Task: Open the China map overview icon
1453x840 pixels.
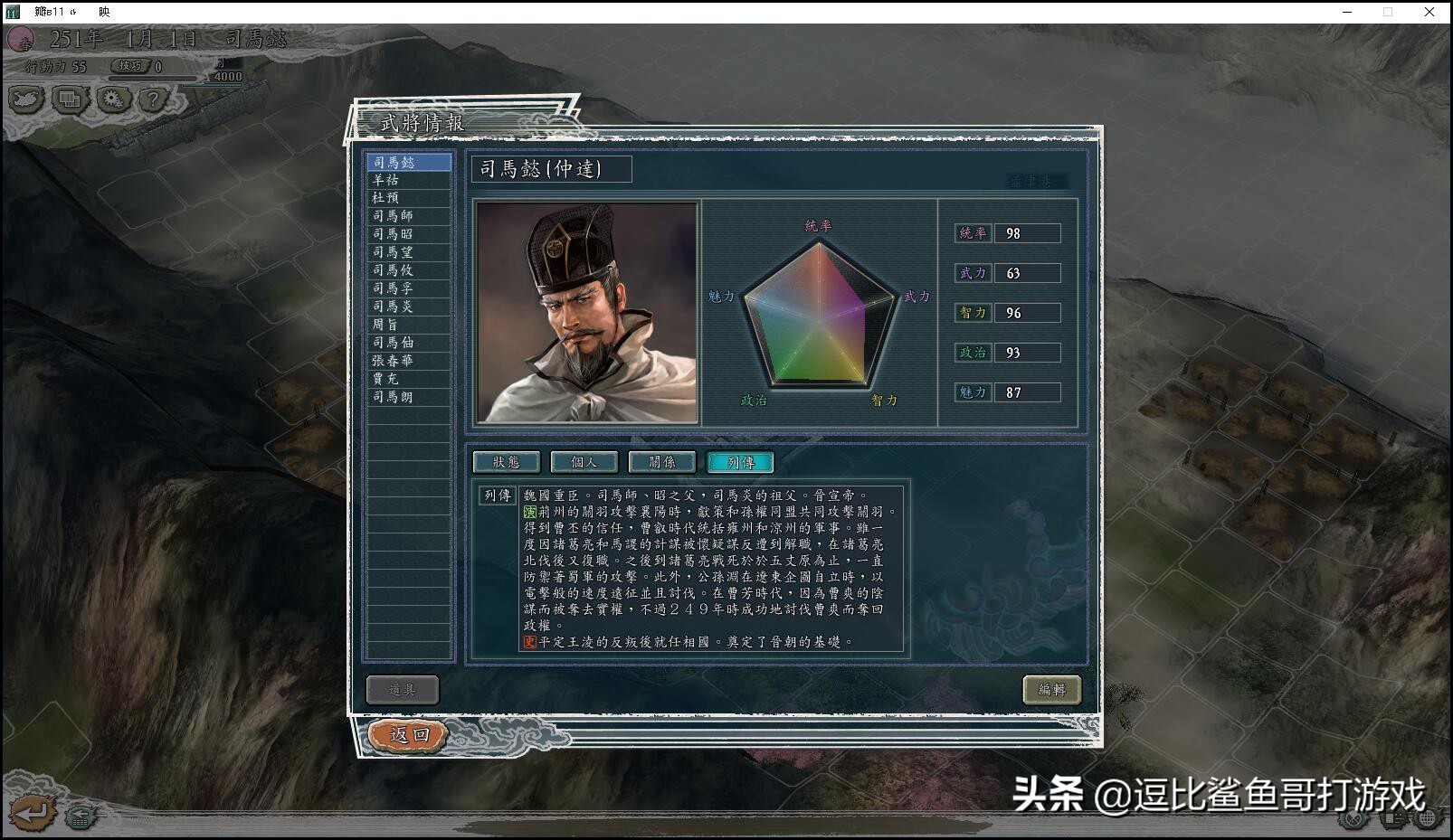Action: tap(25, 100)
